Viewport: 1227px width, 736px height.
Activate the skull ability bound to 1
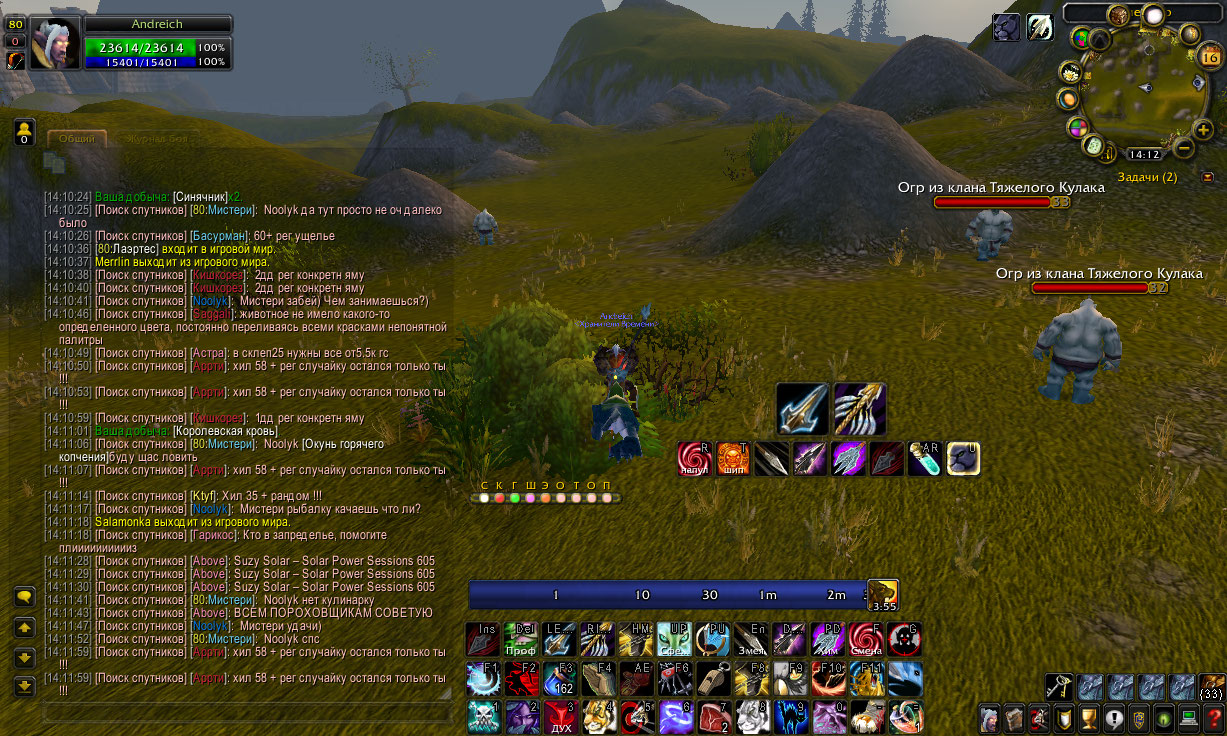pos(482,716)
